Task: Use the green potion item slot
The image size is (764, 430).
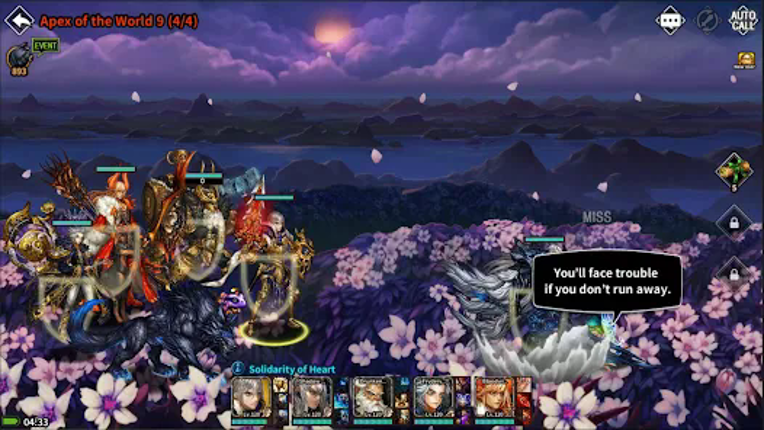Action: pyautogui.click(x=733, y=171)
